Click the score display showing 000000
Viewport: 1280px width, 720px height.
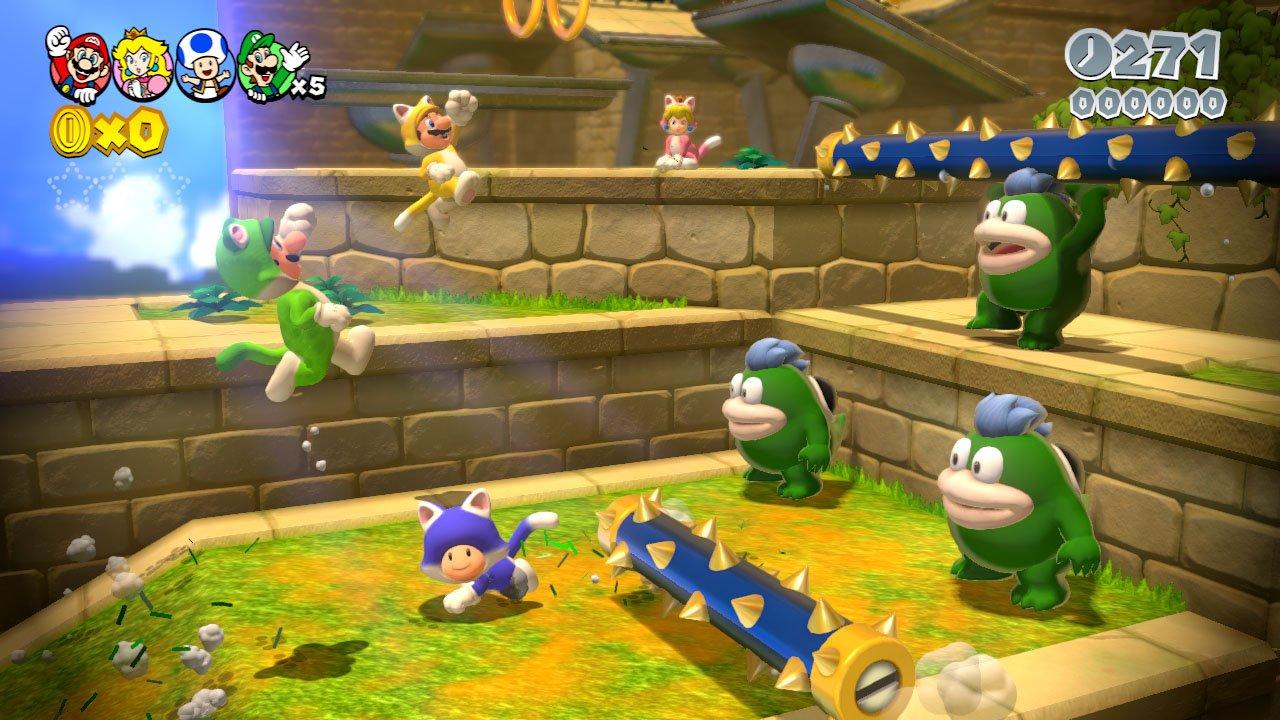click(x=1150, y=100)
